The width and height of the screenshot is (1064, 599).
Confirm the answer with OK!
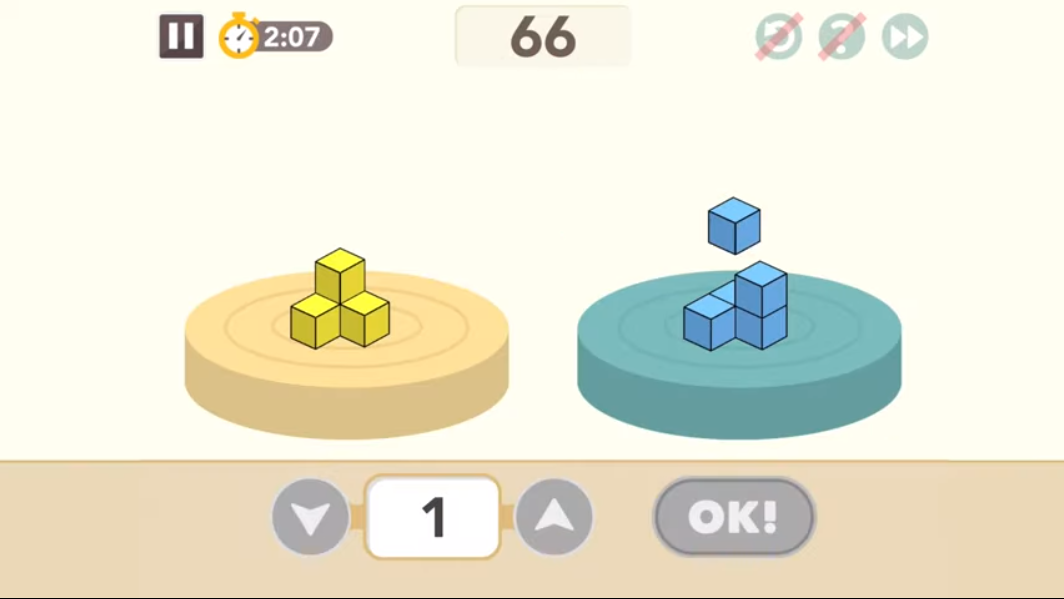[734, 517]
